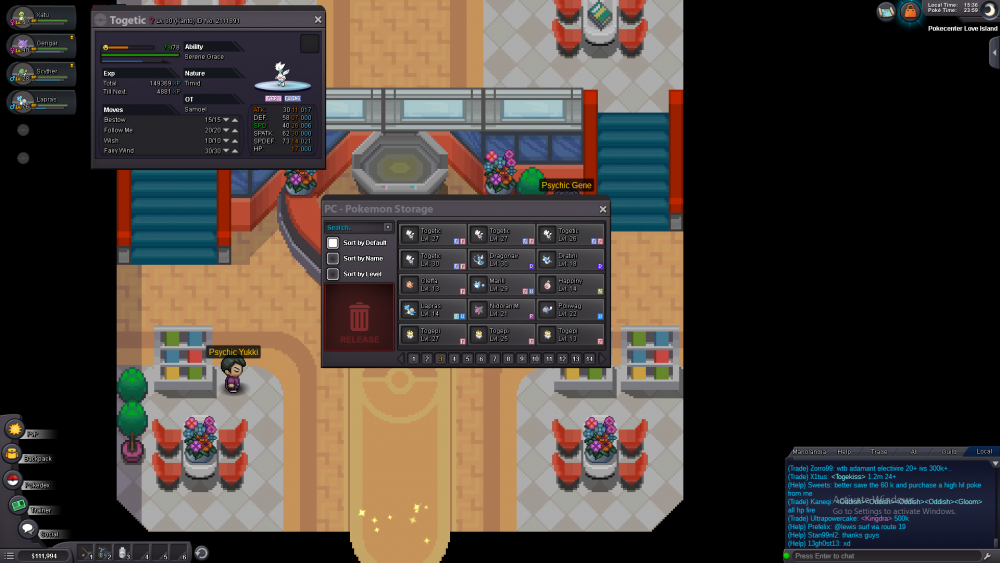Tick the Sort by Name checkbox

333,258
